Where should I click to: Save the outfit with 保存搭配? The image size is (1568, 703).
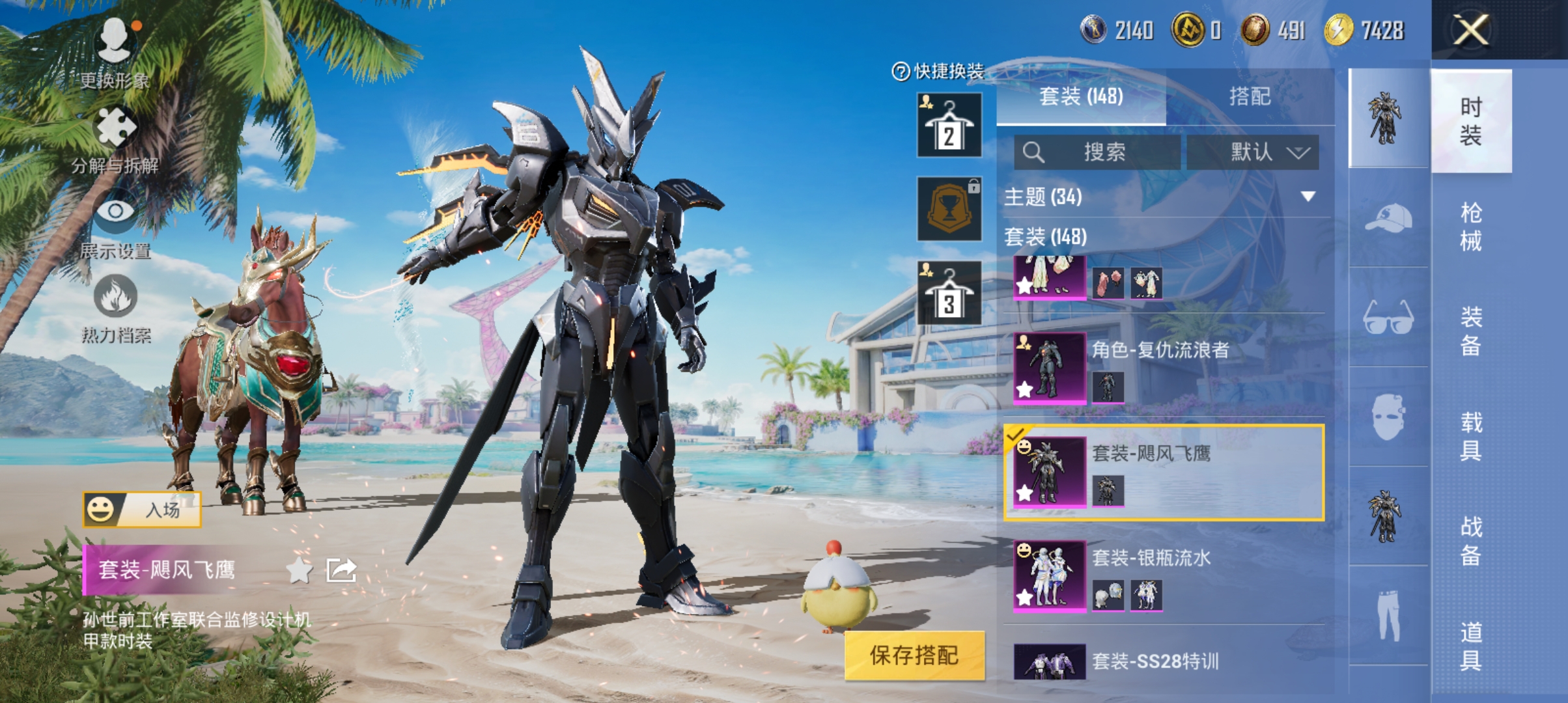coord(914,655)
